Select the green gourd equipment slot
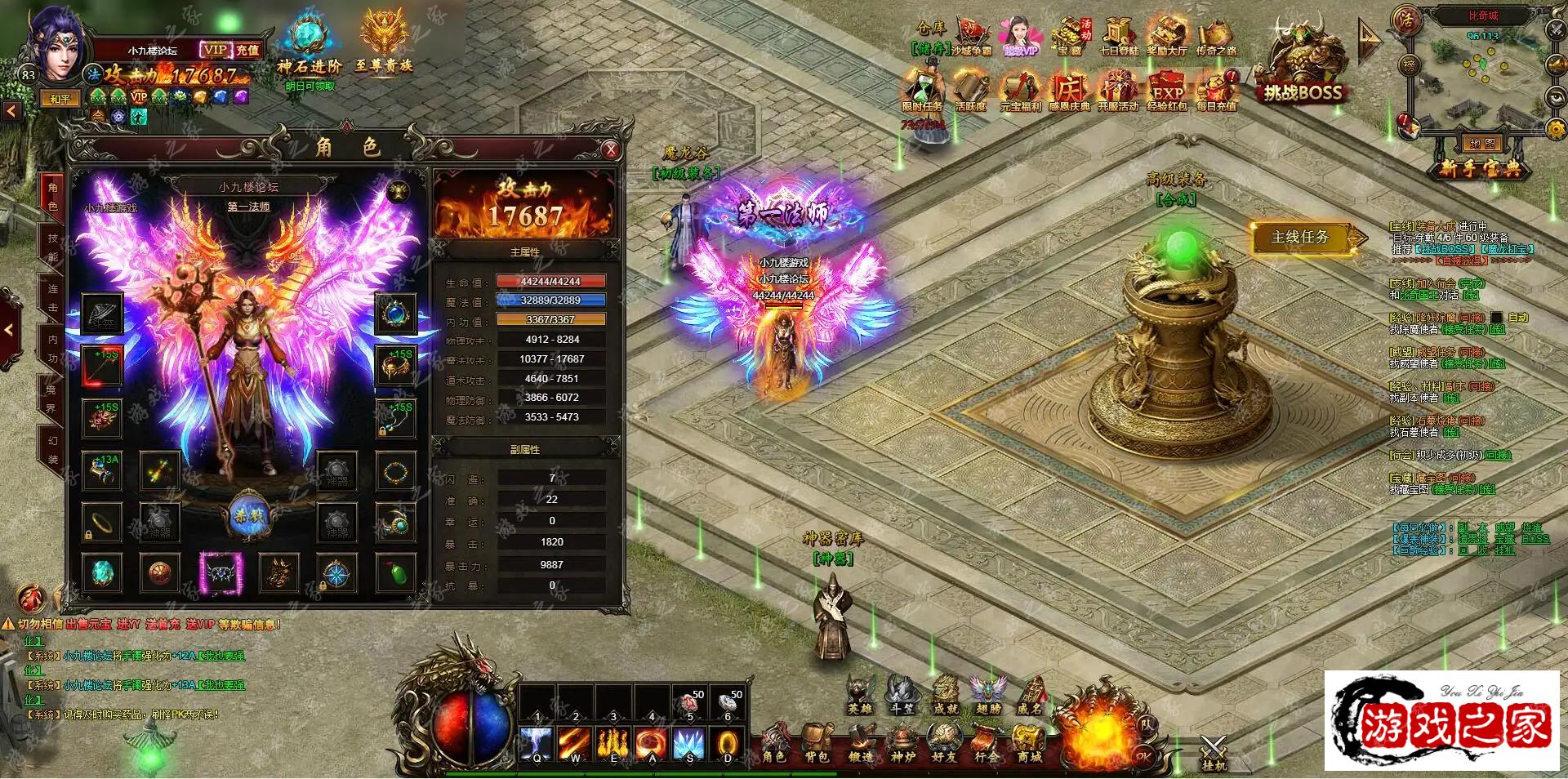This screenshot has height=779, width=1568. [x=396, y=572]
